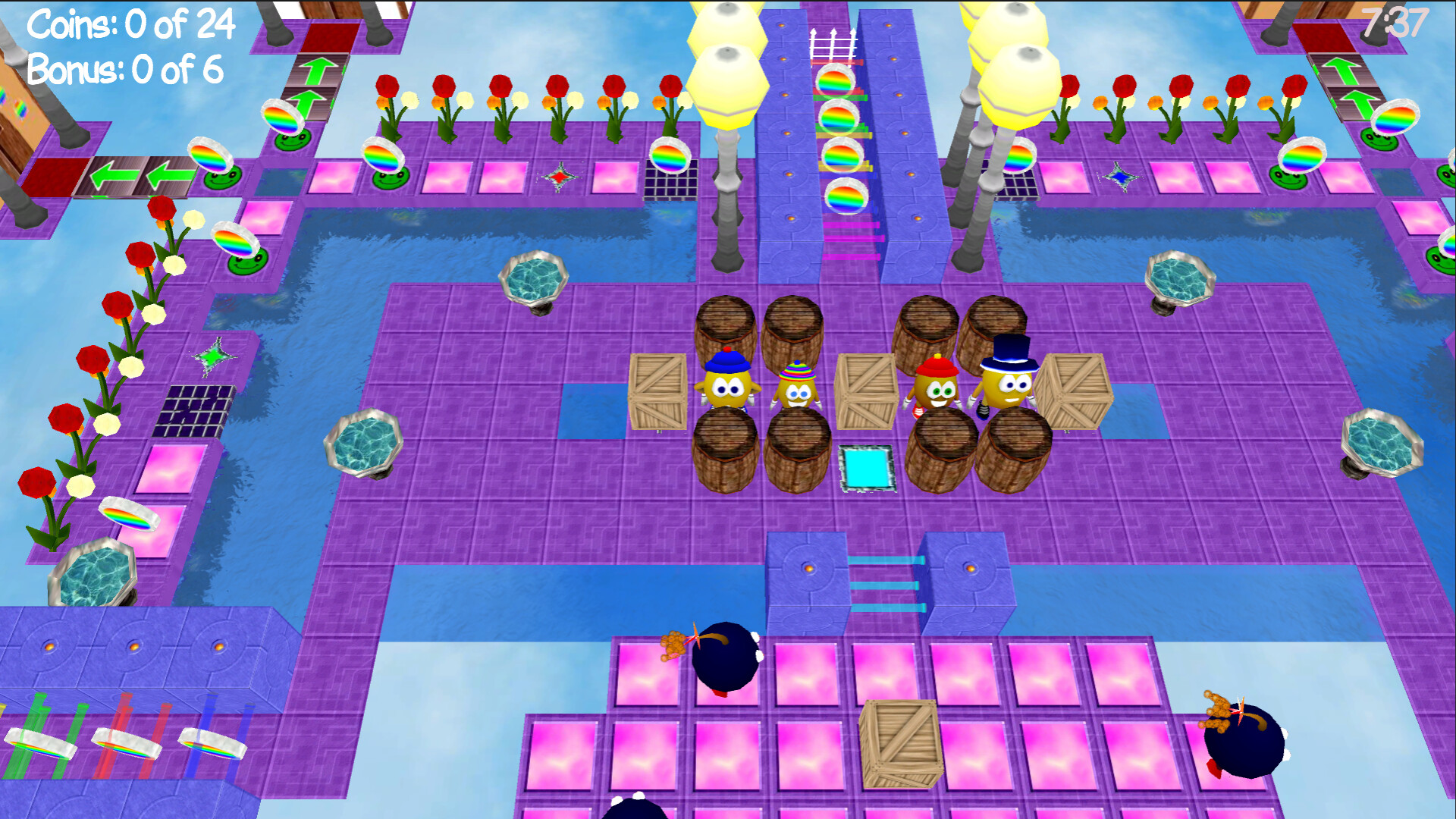Click the character in the rainbow striped hat

tap(797, 391)
